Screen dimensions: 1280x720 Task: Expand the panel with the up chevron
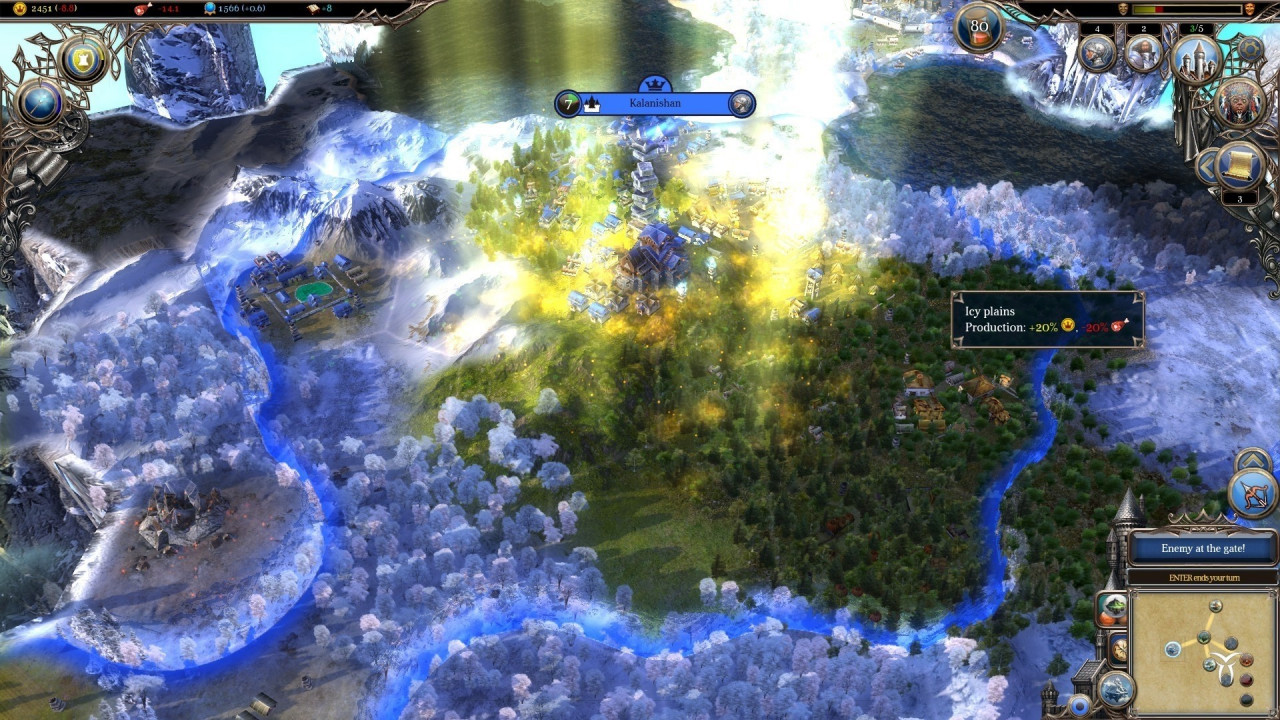[x=1253, y=461]
